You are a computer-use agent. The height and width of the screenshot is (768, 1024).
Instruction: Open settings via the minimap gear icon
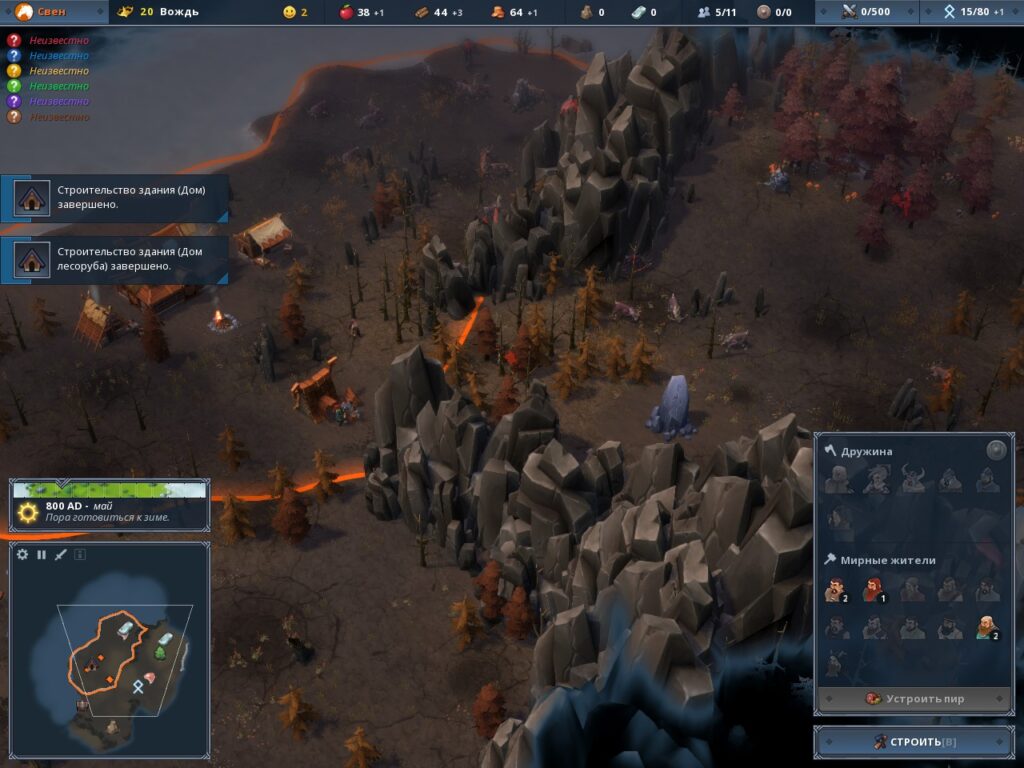(23, 554)
